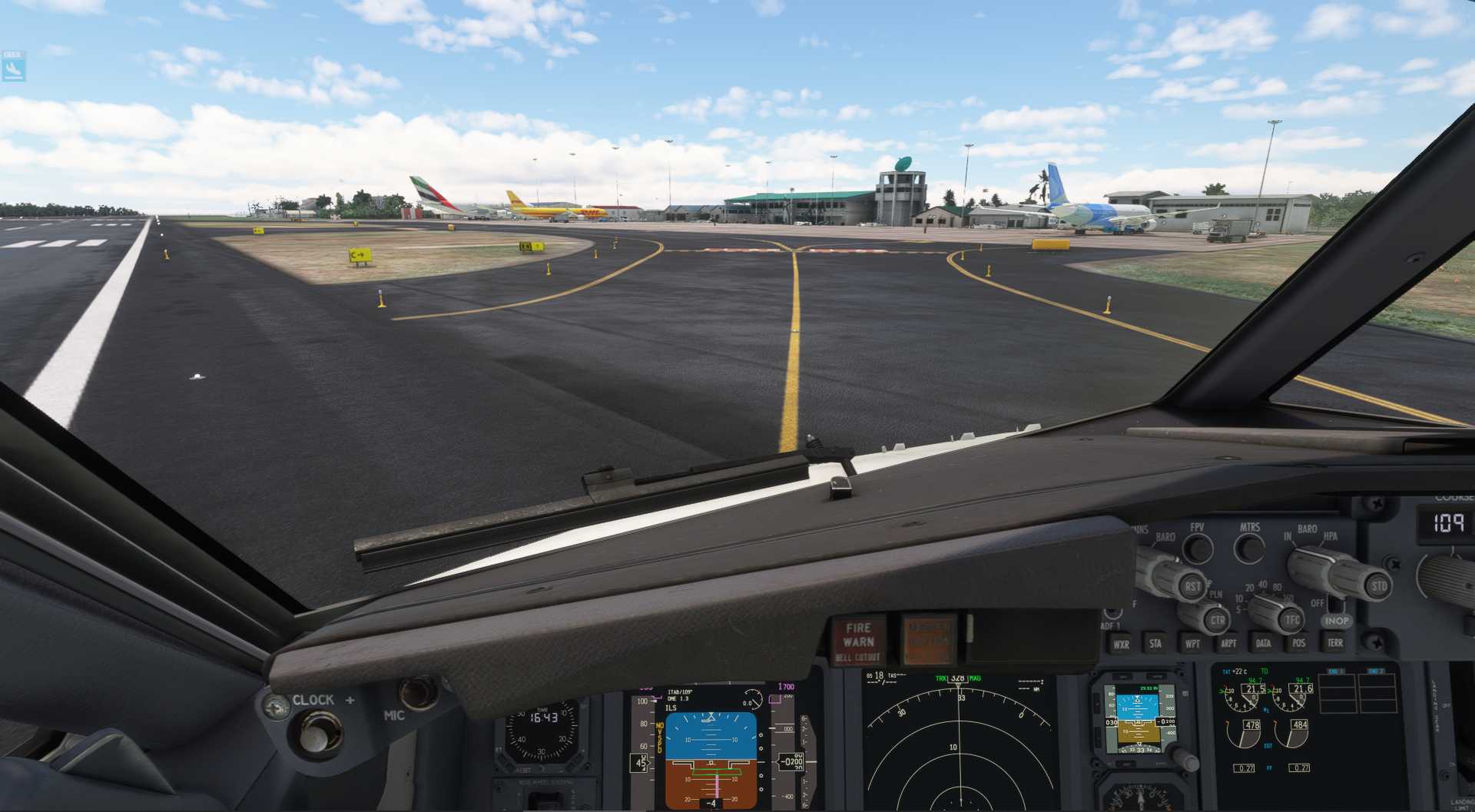
Task: Push the RST minimums reset button
Action: point(1192,586)
